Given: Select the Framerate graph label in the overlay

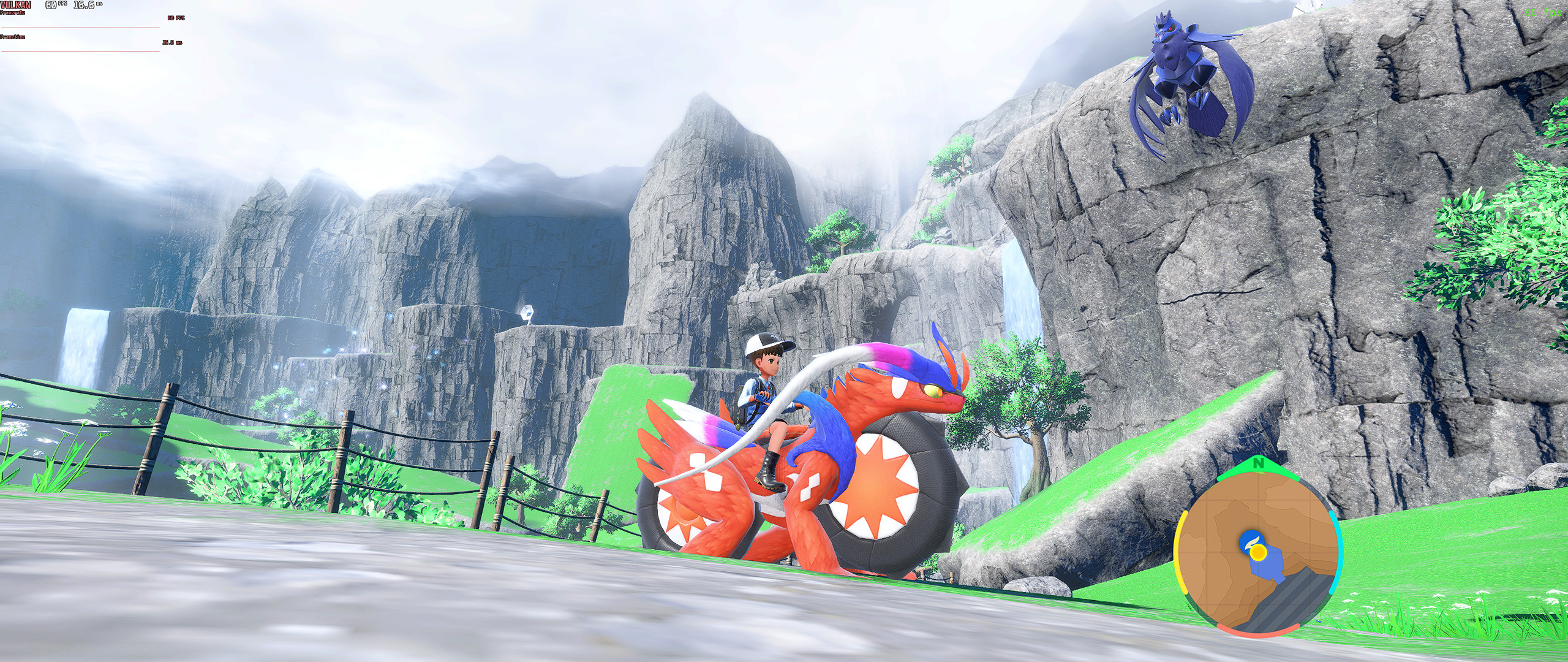Looking at the screenshot, I should tap(12, 12).
